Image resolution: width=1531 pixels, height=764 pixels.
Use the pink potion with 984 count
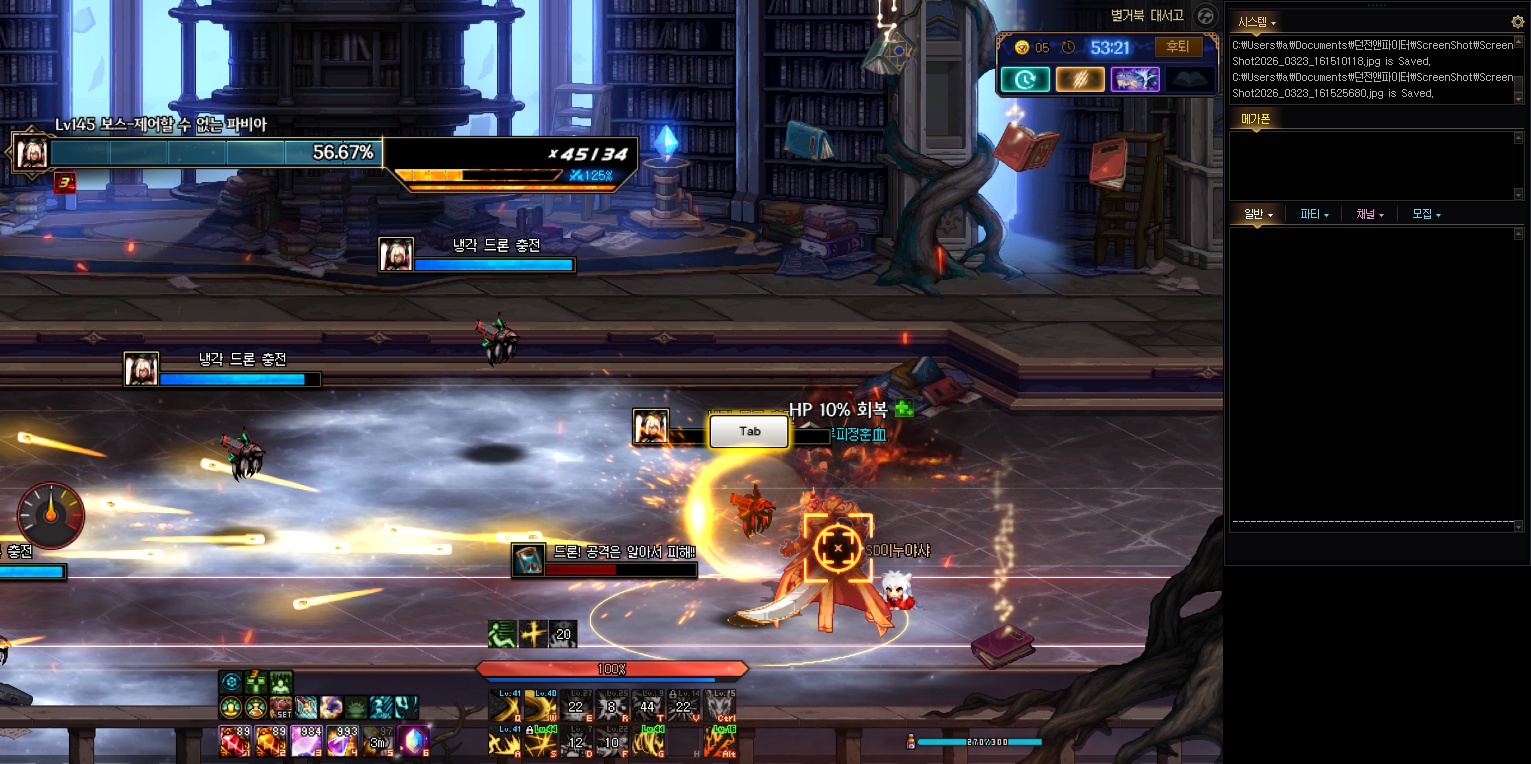pyautogui.click(x=306, y=741)
